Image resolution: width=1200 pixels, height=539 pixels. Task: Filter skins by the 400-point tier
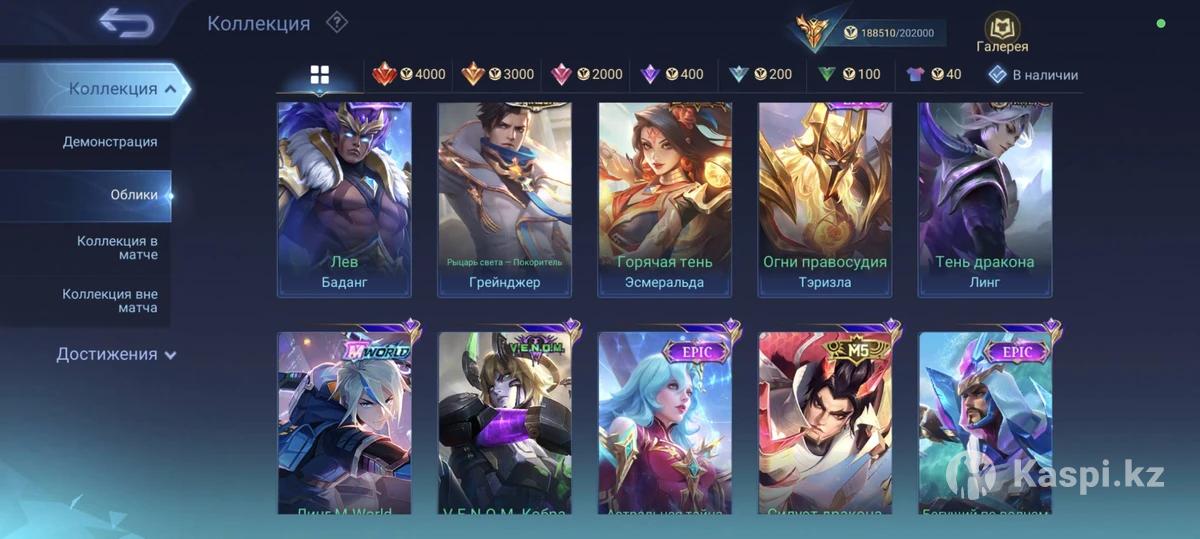point(672,74)
